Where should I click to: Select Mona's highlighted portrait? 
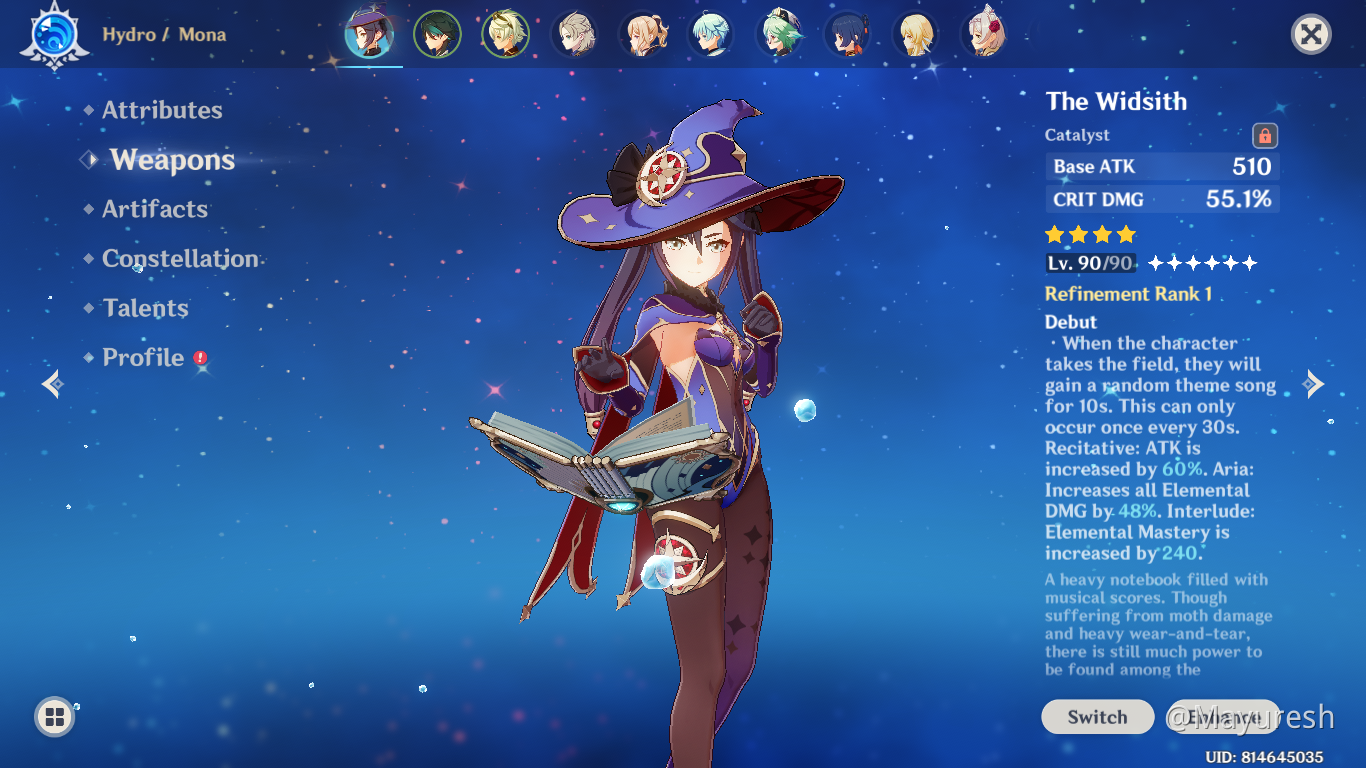point(369,33)
